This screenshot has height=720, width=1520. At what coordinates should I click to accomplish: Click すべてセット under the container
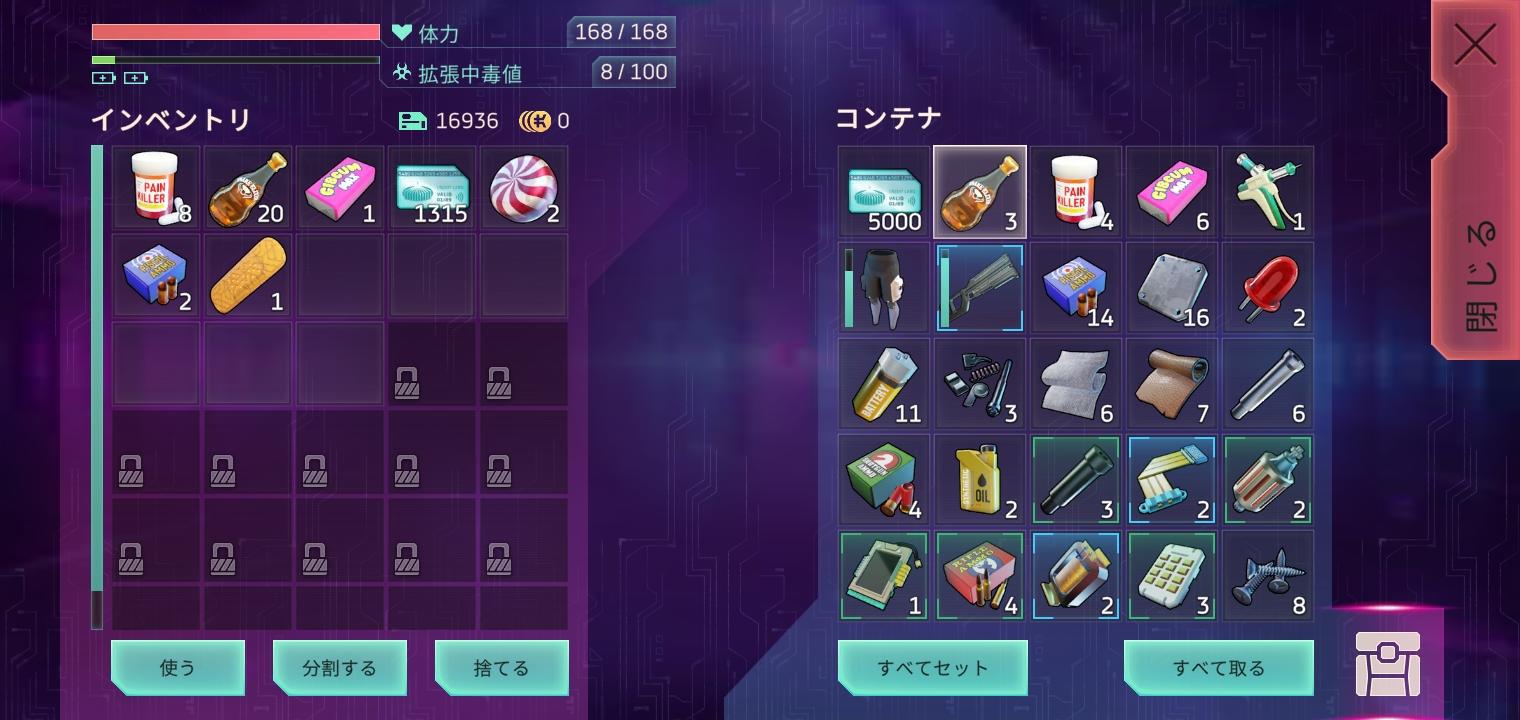click(932, 667)
